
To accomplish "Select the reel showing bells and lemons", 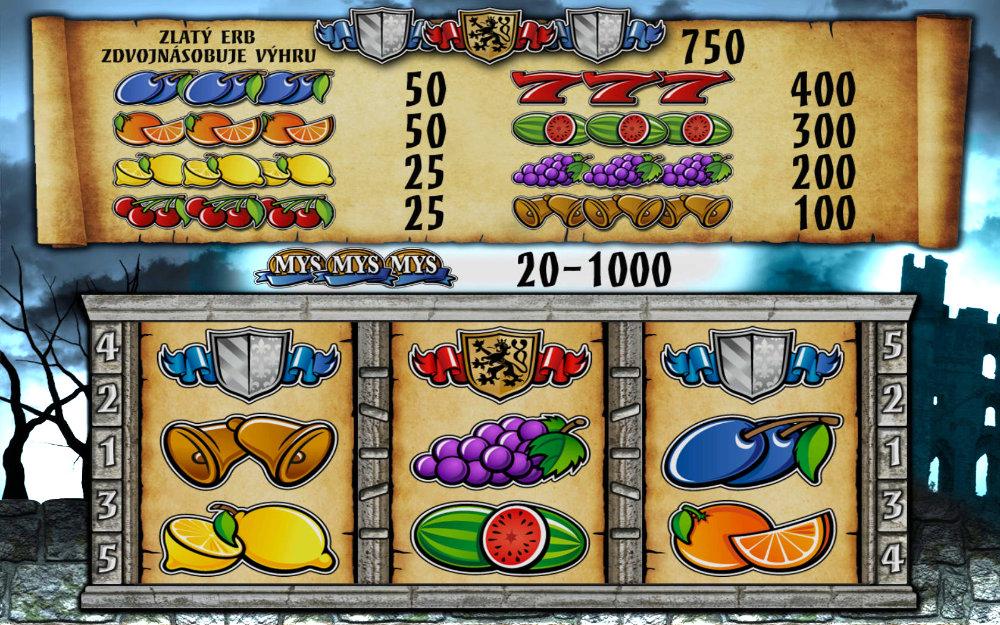I will click(247, 450).
